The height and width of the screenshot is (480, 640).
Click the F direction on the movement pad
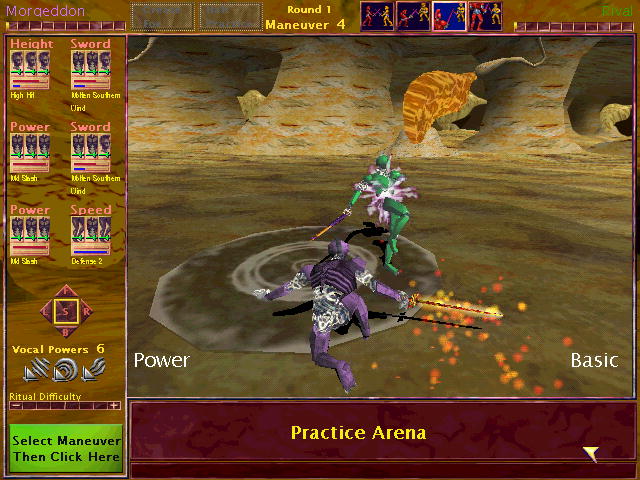pos(66,292)
